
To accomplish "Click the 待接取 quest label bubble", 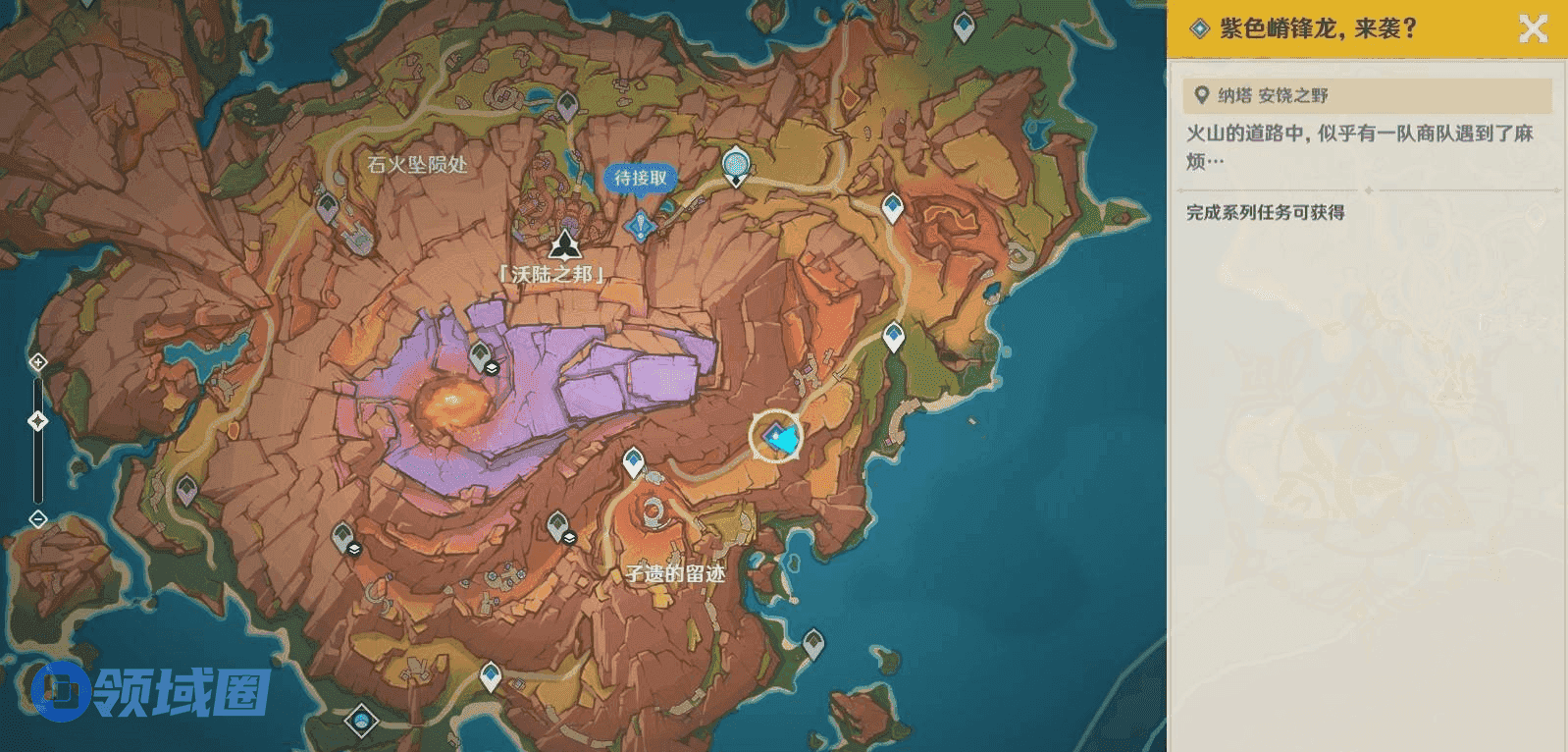I will coord(640,178).
